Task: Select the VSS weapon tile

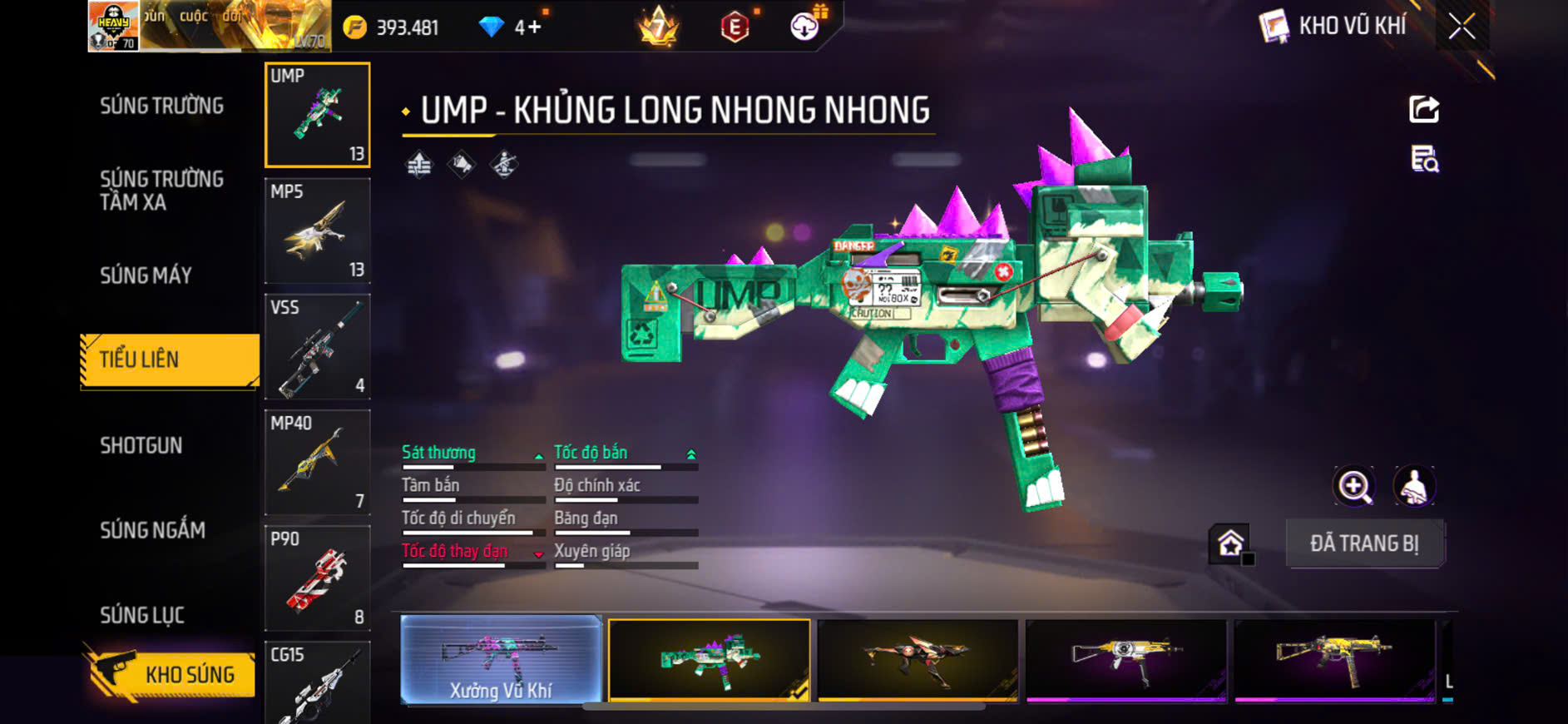Action: click(x=317, y=346)
